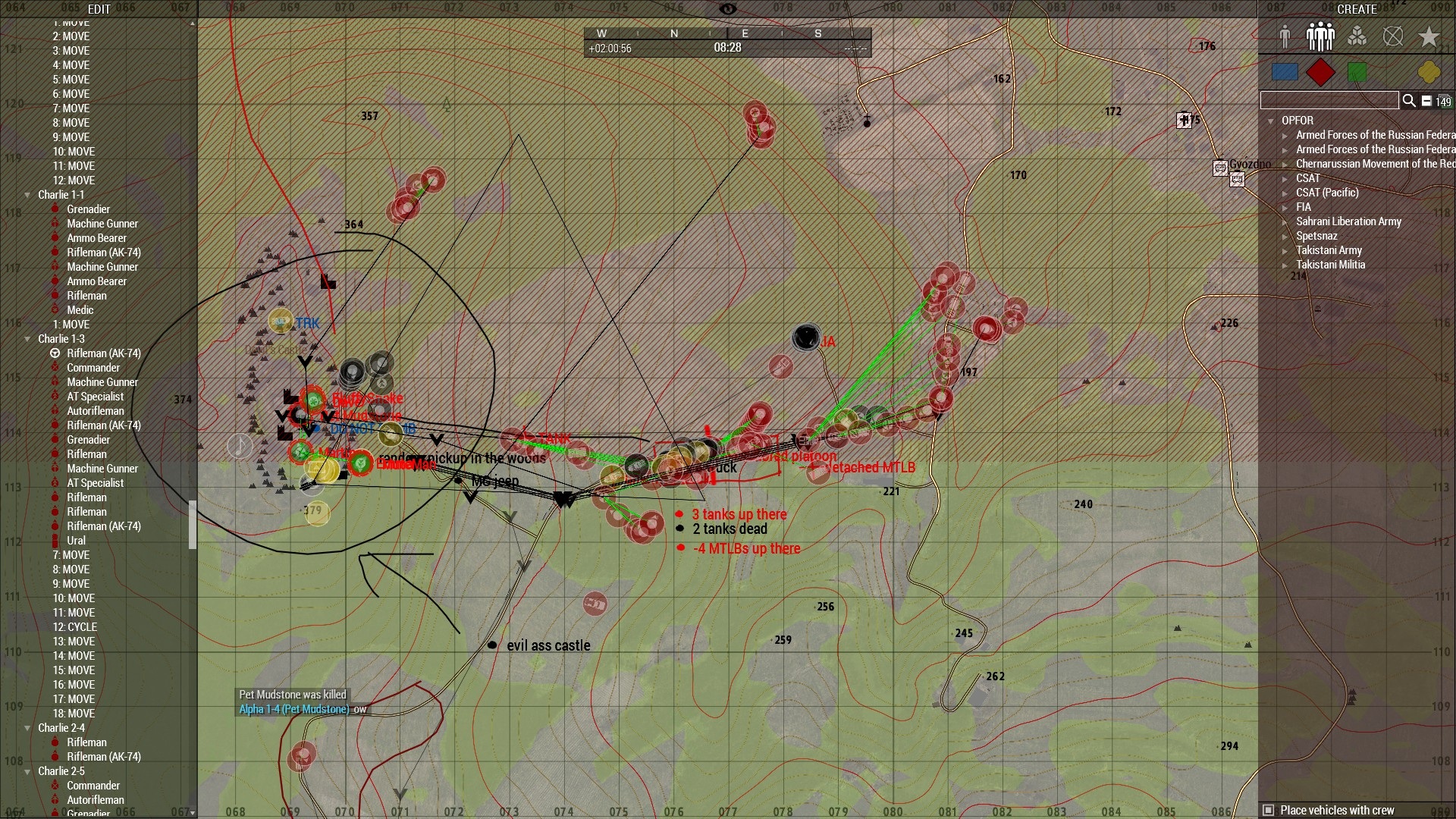Viewport: 1456px width, 819px height.
Task: Choose the markers create mode icon
Action: (x=1393, y=36)
